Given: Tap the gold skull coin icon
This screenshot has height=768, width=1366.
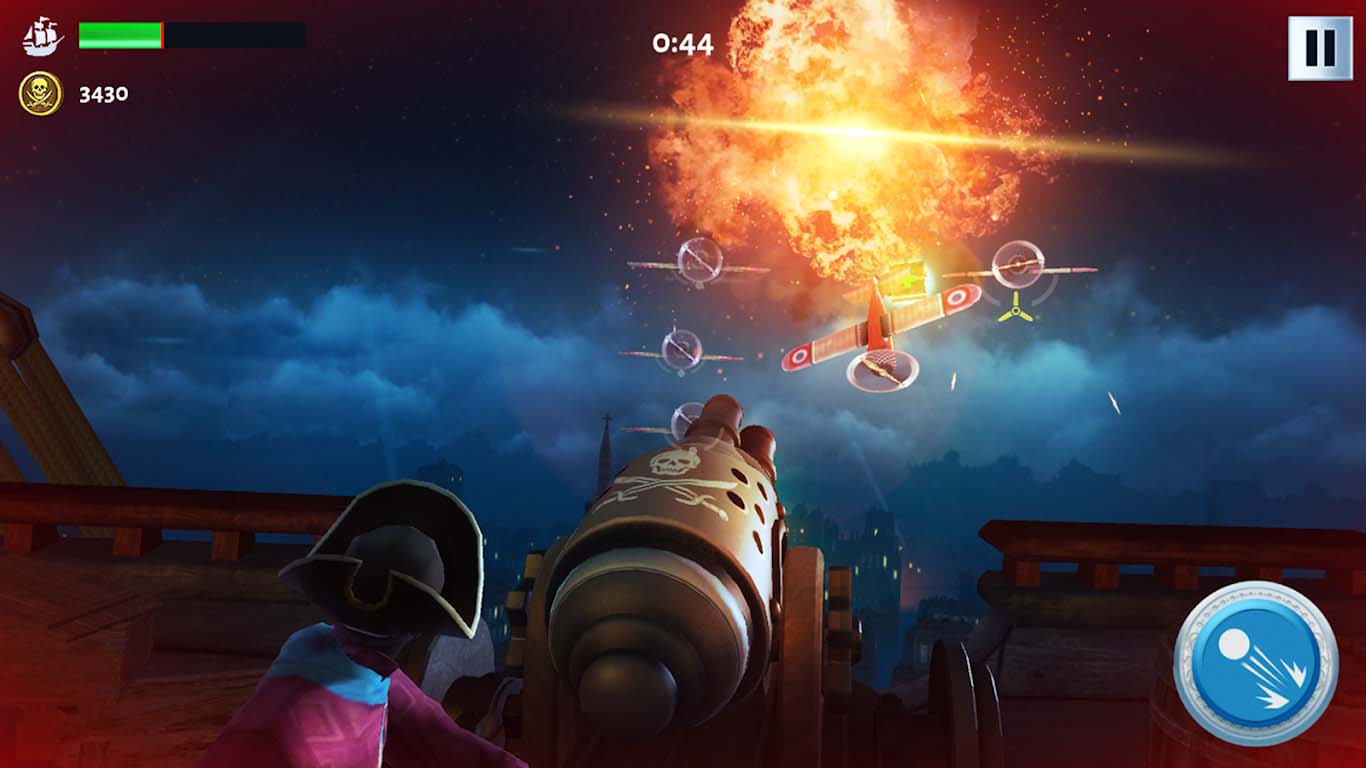Looking at the screenshot, I should pyautogui.click(x=38, y=92).
